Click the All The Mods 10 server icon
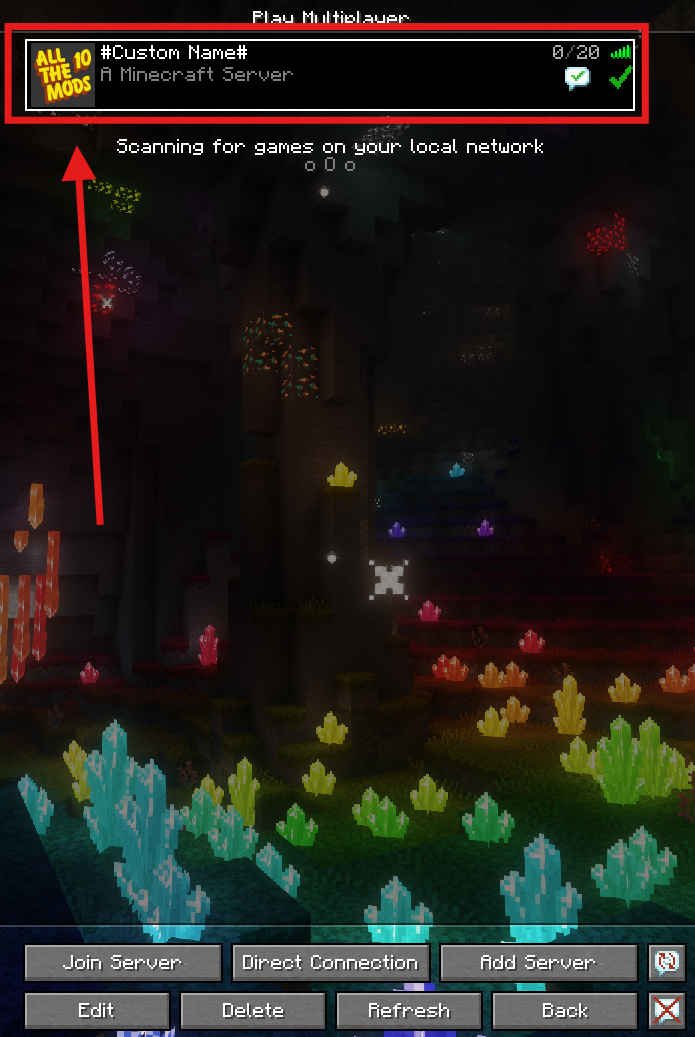 [63, 75]
